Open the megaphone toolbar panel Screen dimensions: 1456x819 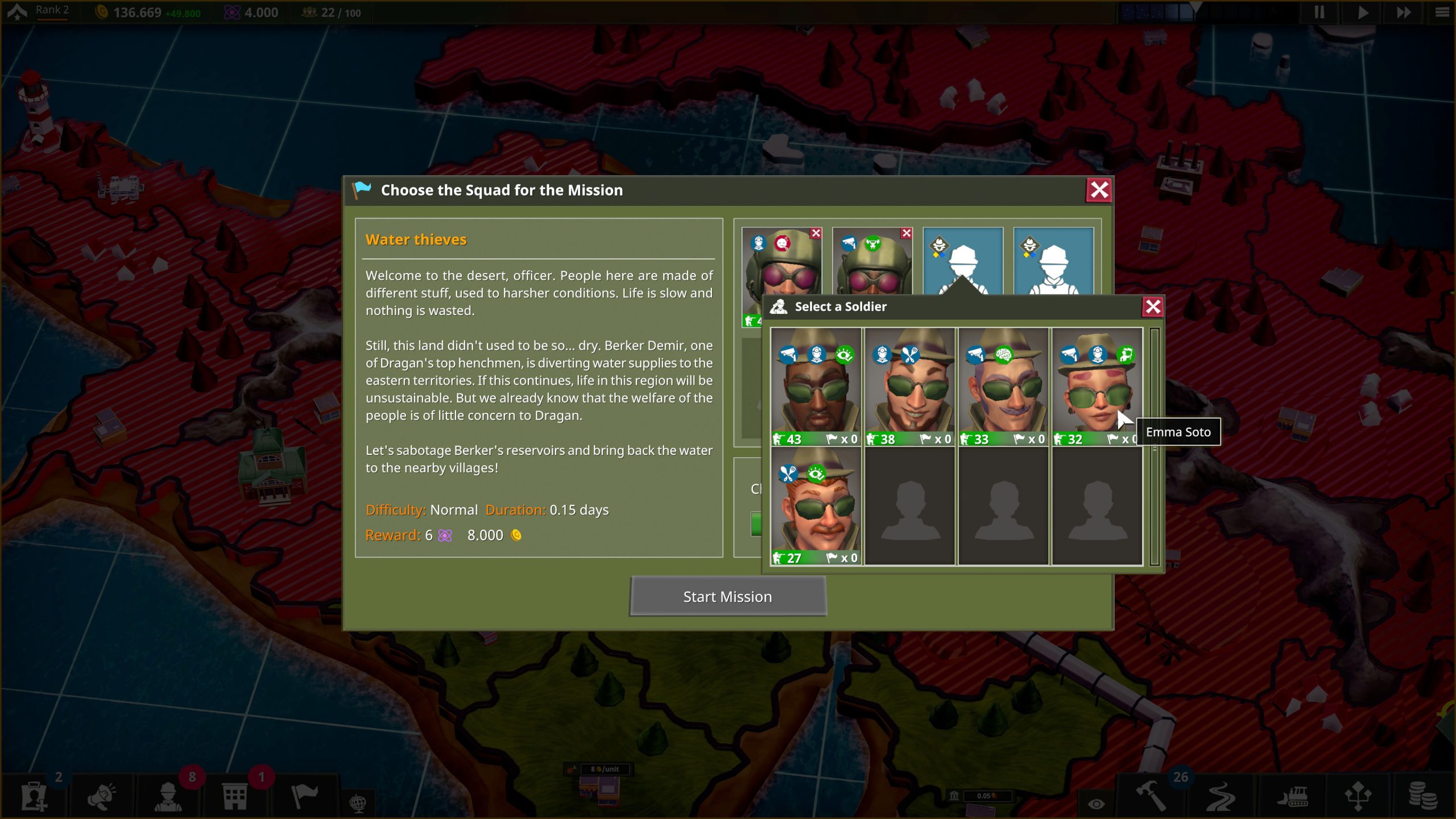(x=102, y=796)
